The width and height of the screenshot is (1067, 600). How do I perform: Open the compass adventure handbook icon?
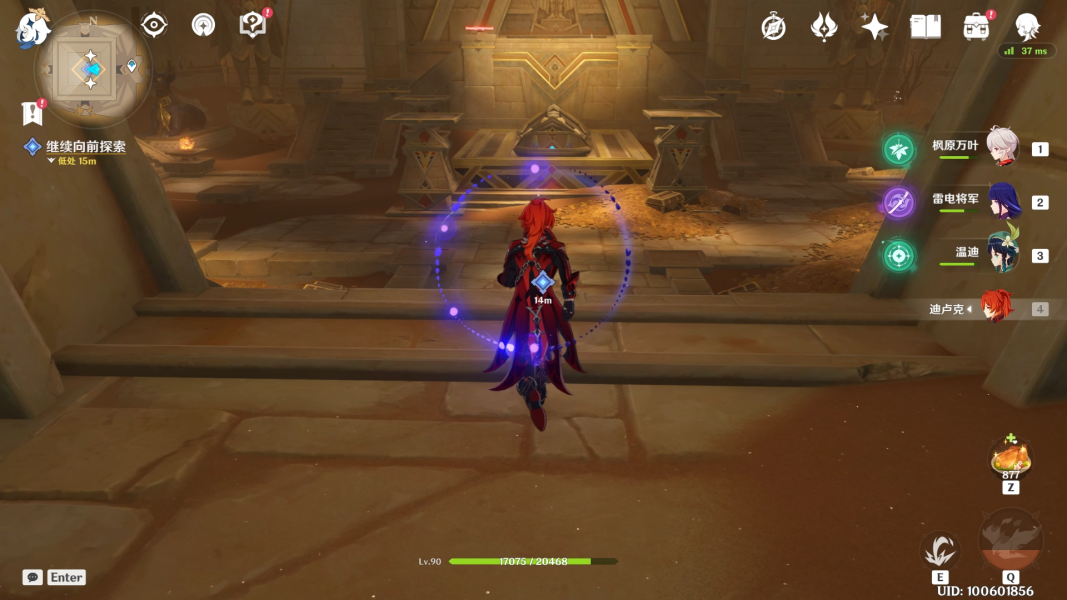(x=773, y=27)
